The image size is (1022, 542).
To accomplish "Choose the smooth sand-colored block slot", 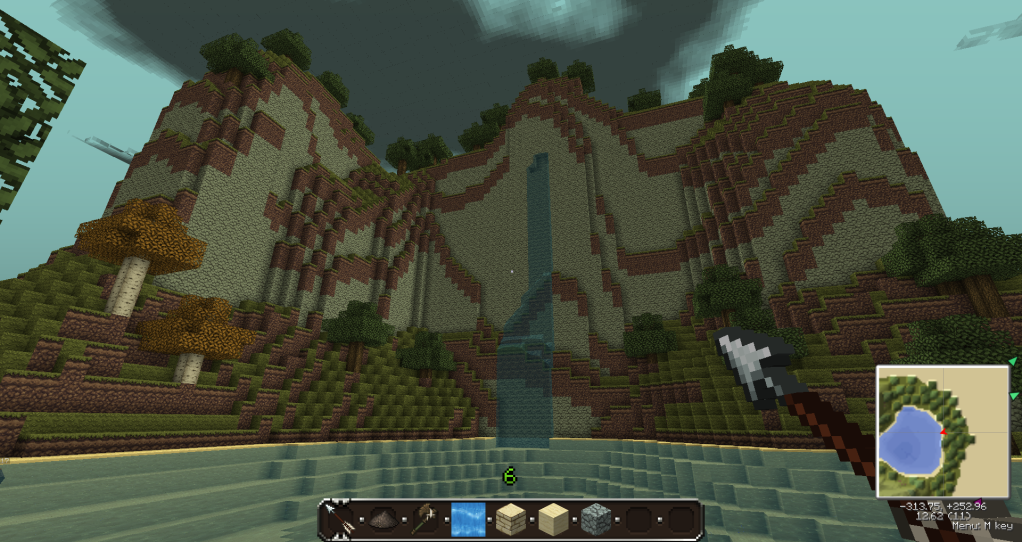I will click(553, 520).
